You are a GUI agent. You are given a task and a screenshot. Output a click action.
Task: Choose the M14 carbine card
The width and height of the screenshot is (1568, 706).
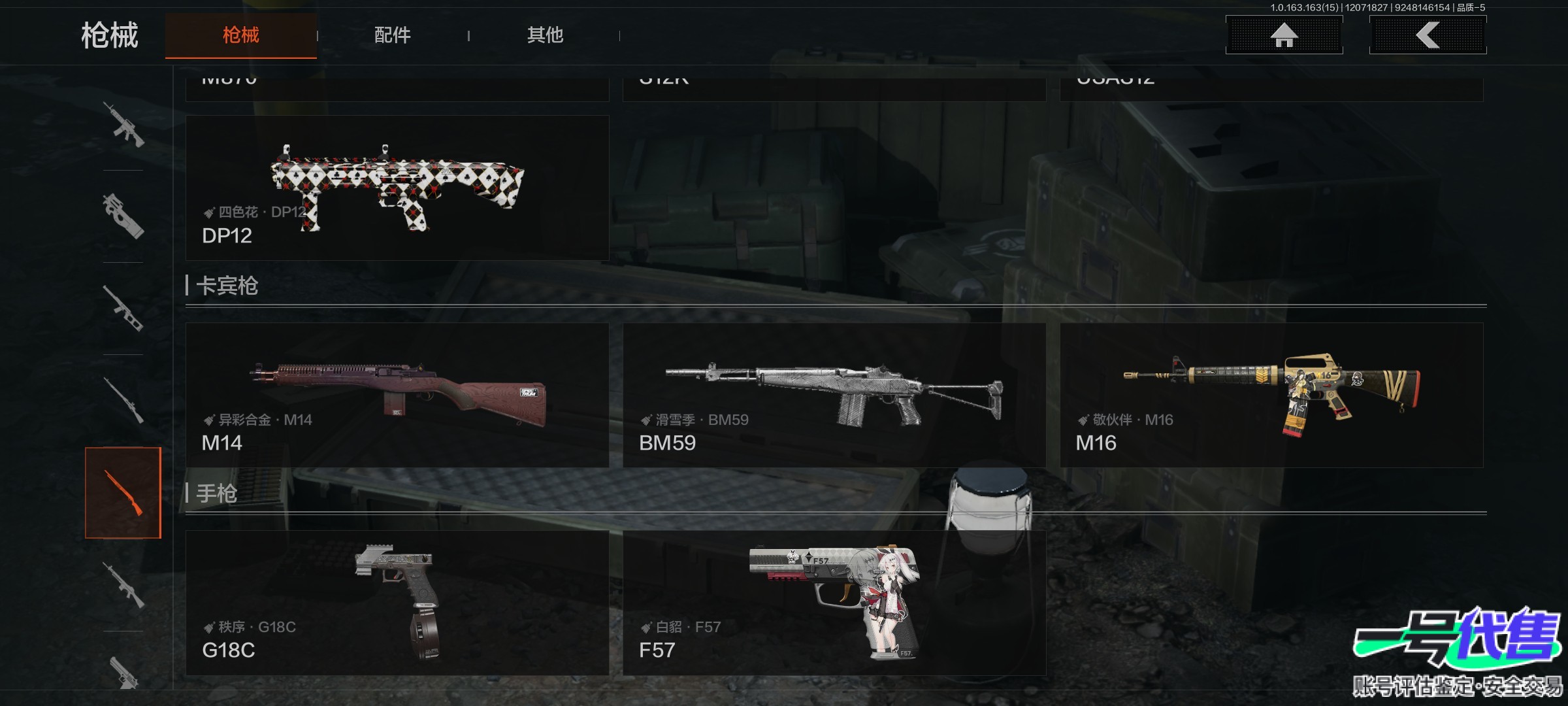(x=397, y=395)
